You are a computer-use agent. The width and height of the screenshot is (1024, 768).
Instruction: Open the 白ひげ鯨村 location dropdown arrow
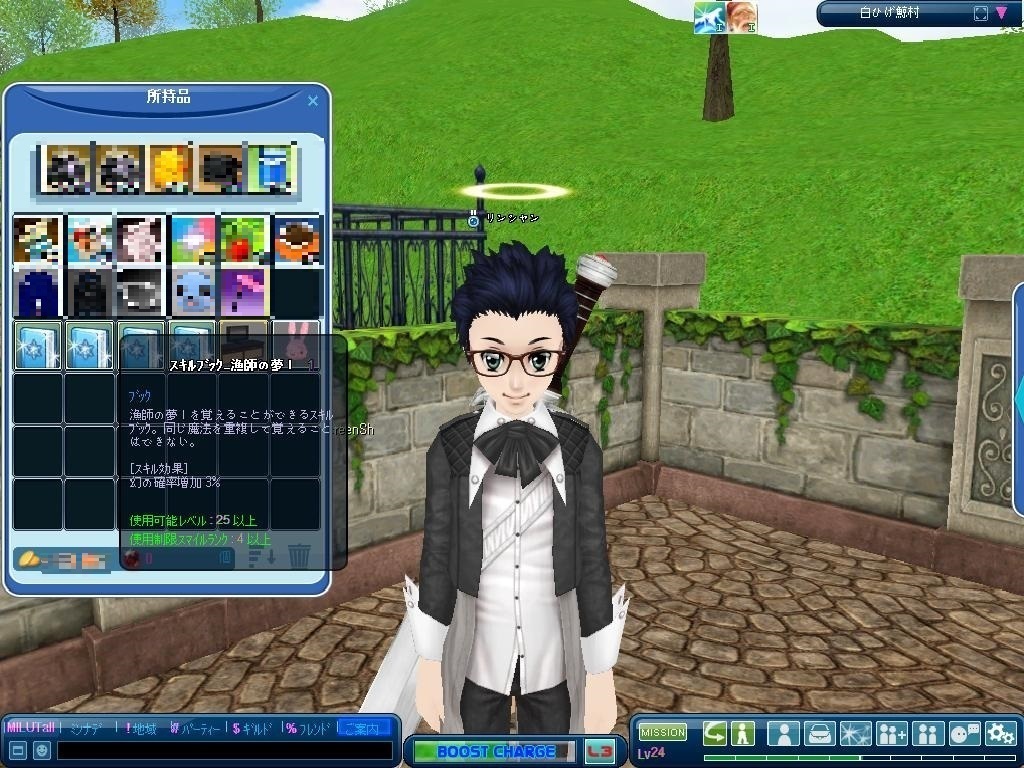(x=1003, y=13)
